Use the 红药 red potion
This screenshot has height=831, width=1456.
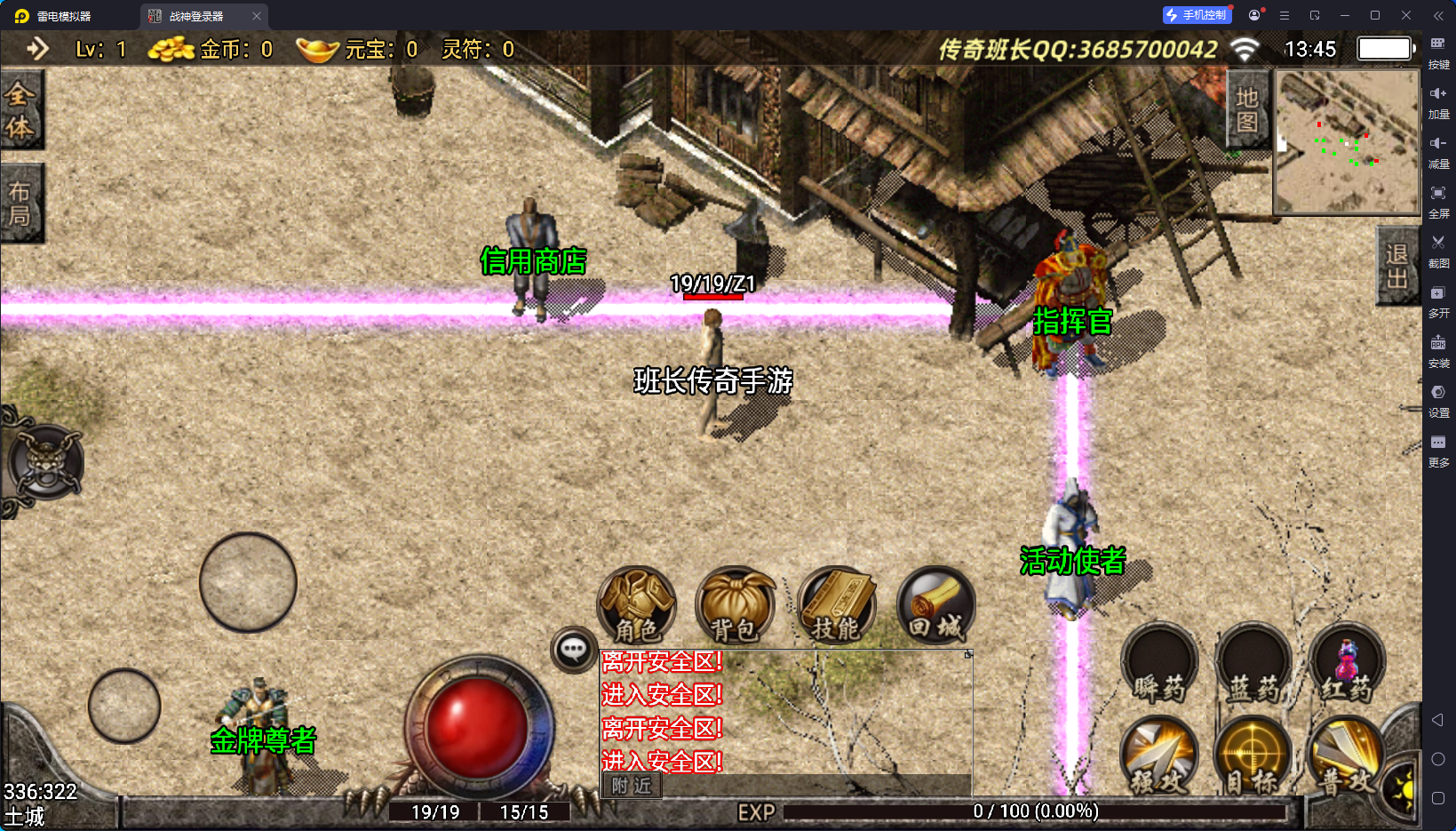pos(1347,663)
